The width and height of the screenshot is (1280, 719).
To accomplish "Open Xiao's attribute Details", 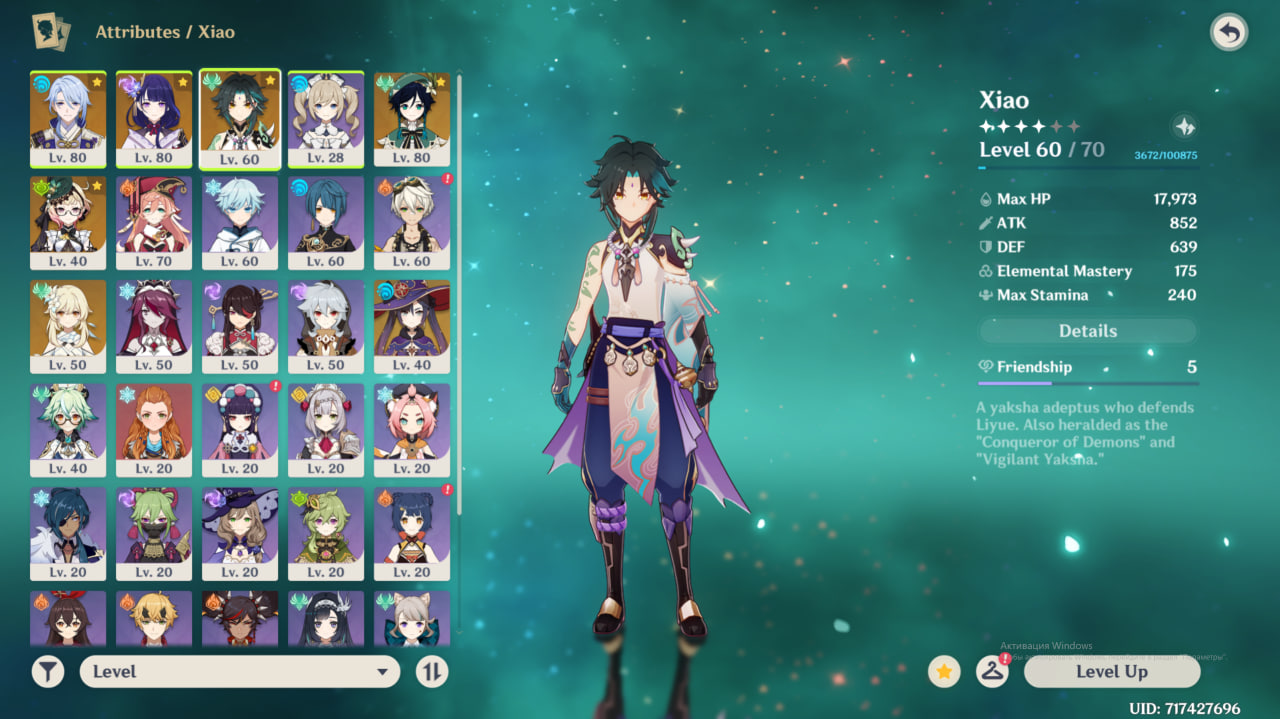I will [x=1087, y=331].
